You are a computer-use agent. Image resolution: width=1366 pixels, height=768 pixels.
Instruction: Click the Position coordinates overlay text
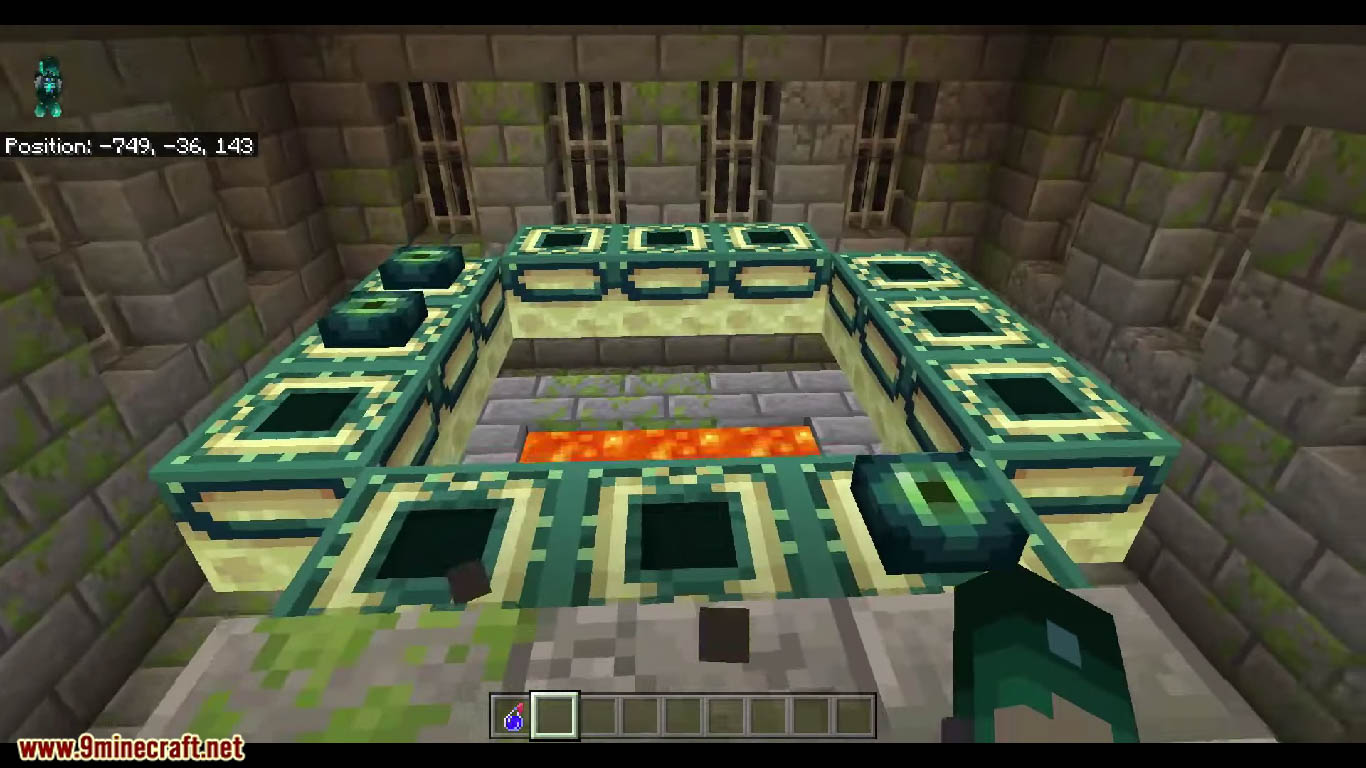130,144
